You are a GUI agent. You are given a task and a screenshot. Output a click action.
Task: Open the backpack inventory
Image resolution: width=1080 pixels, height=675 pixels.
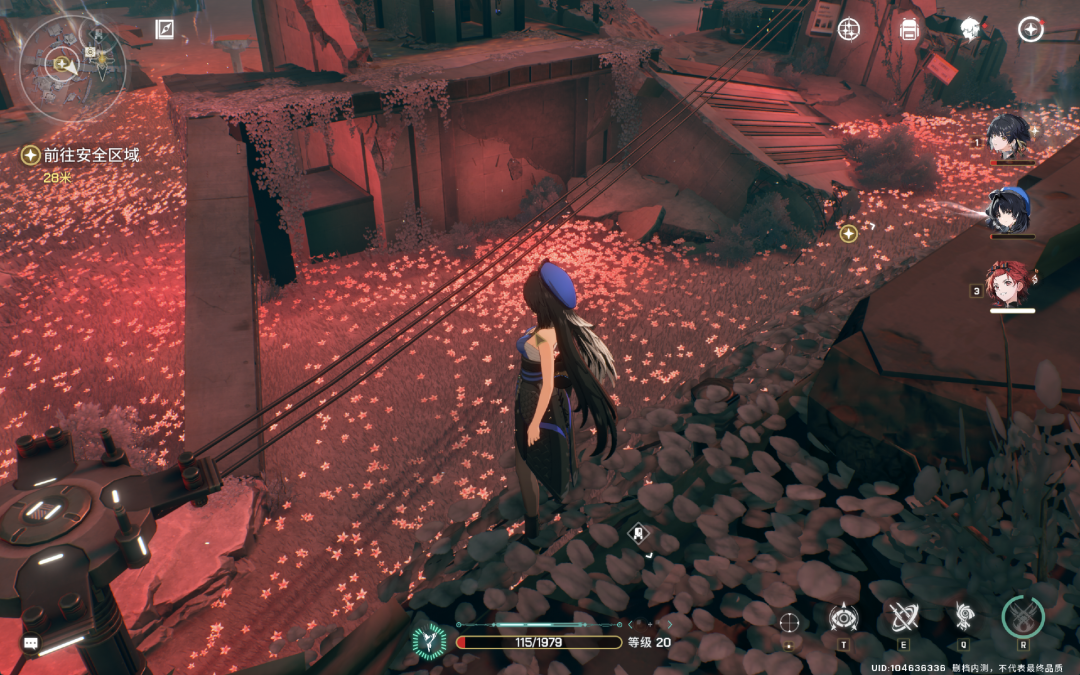click(x=909, y=29)
